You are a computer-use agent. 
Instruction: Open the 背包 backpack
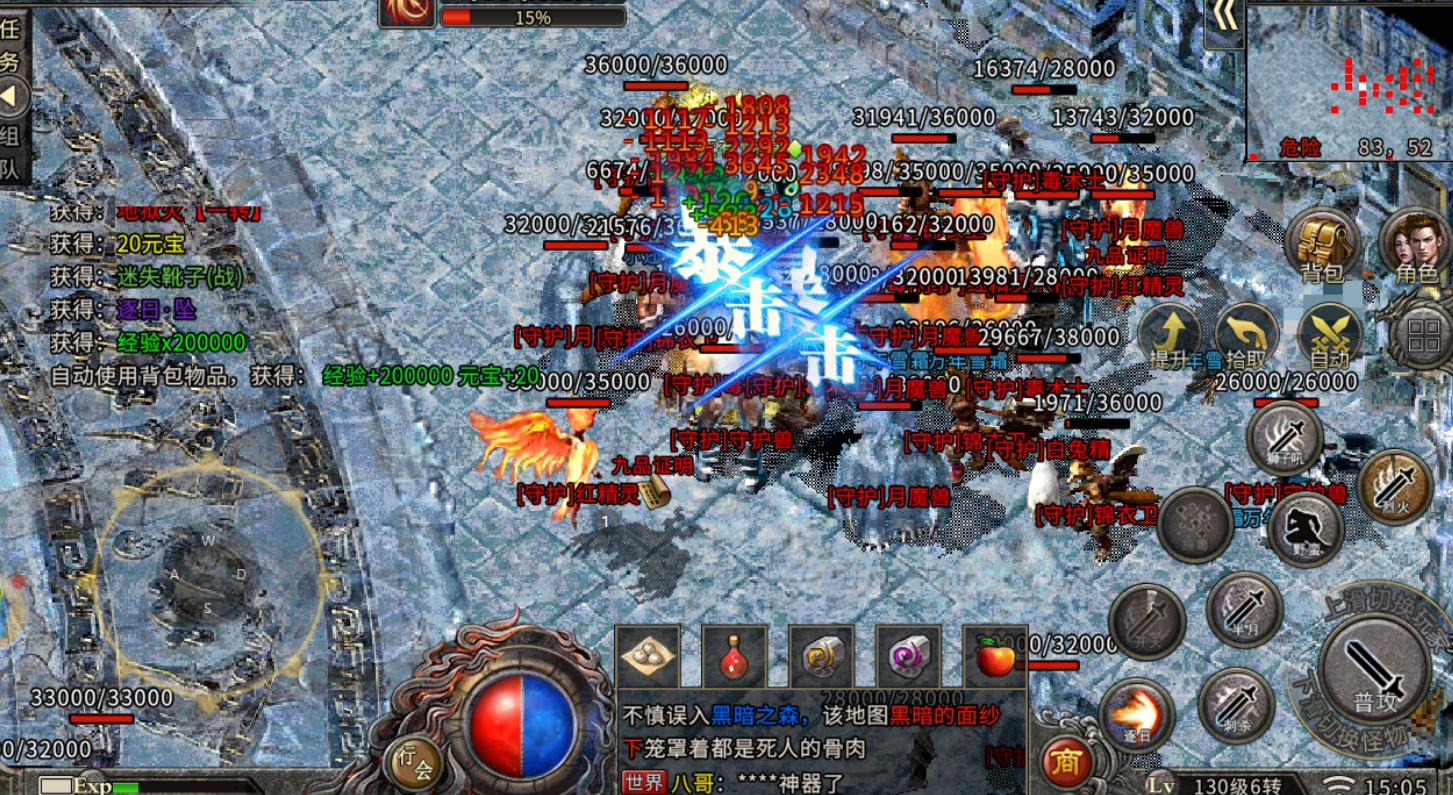coord(1322,245)
